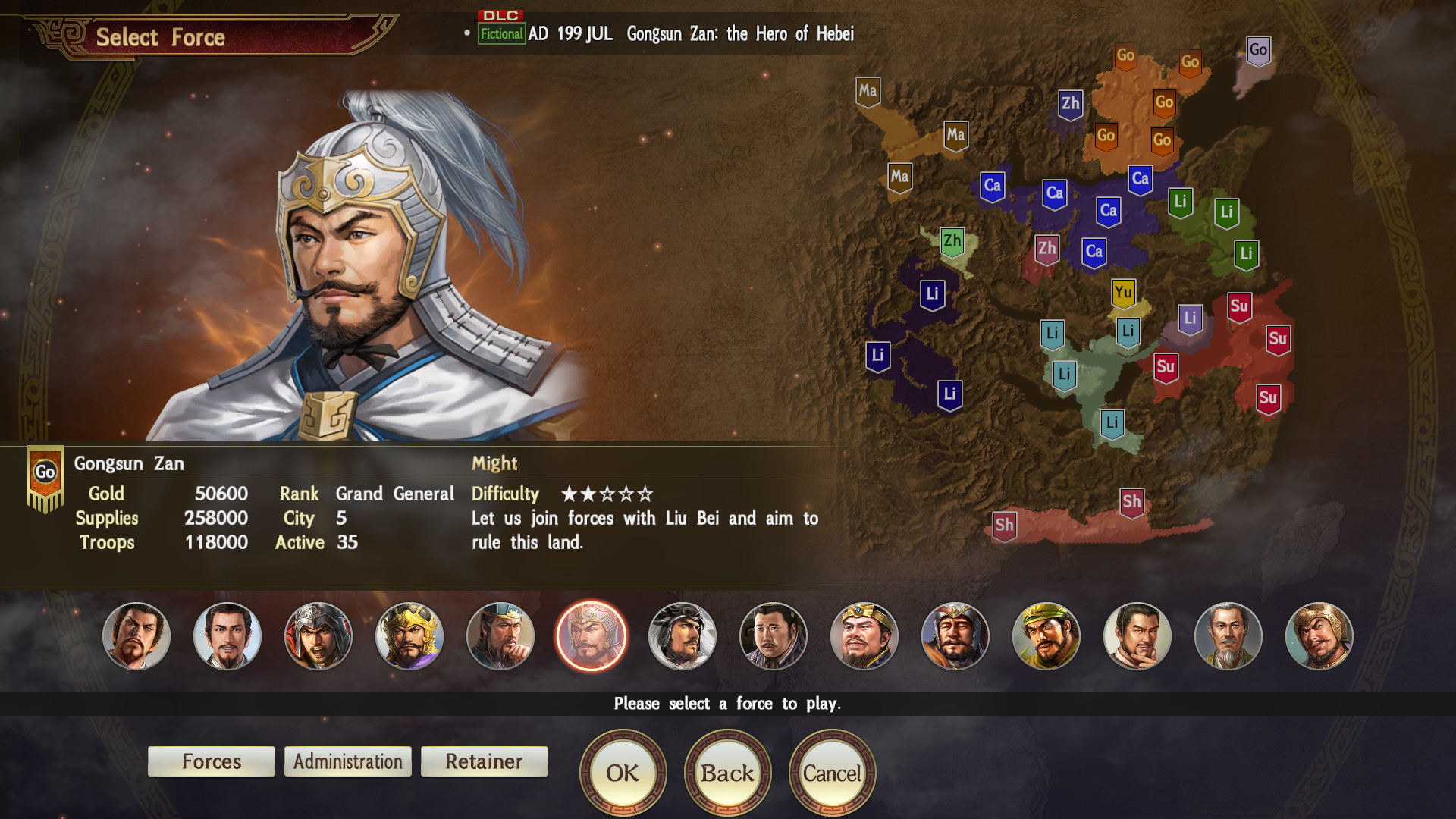Image resolution: width=1456 pixels, height=819 pixels.
Task: Open the Forces panel
Action: pos(211,761)
